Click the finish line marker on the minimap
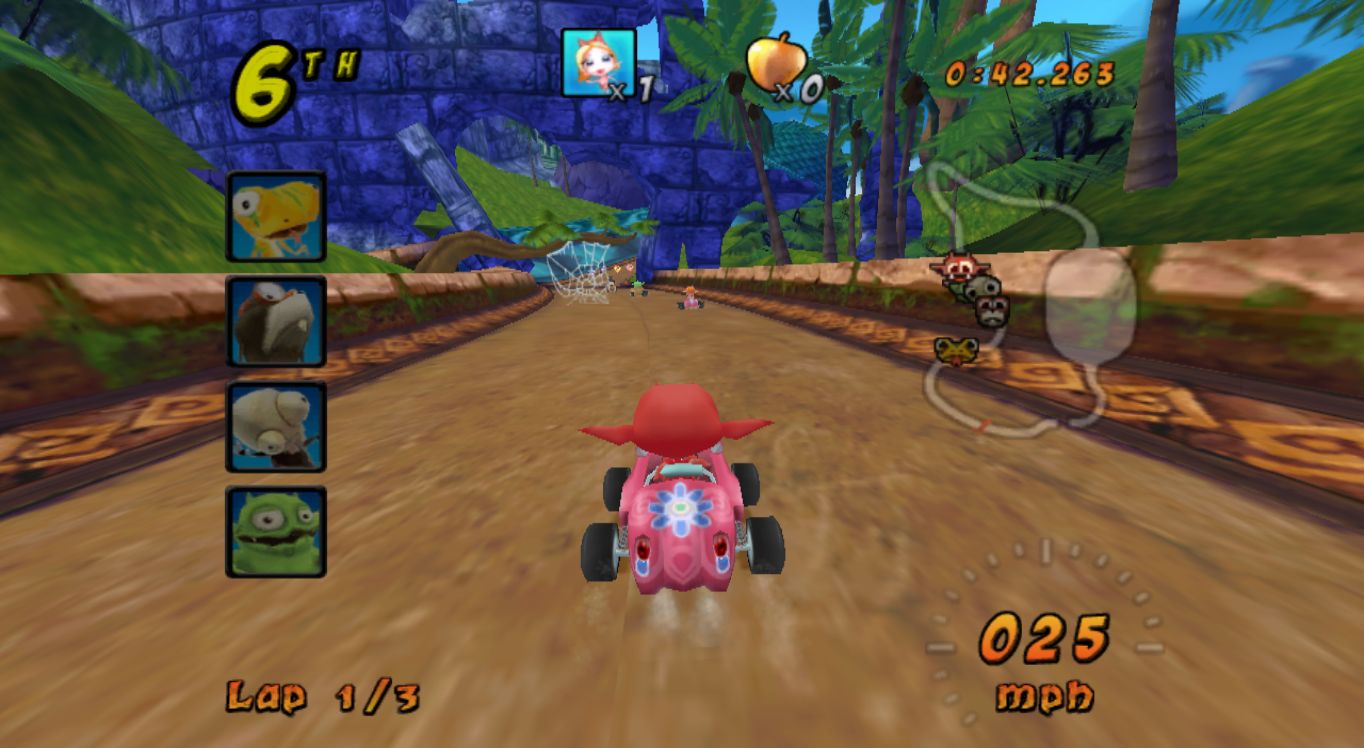Screen dimensions: 1364x748 tap(983, 424)
